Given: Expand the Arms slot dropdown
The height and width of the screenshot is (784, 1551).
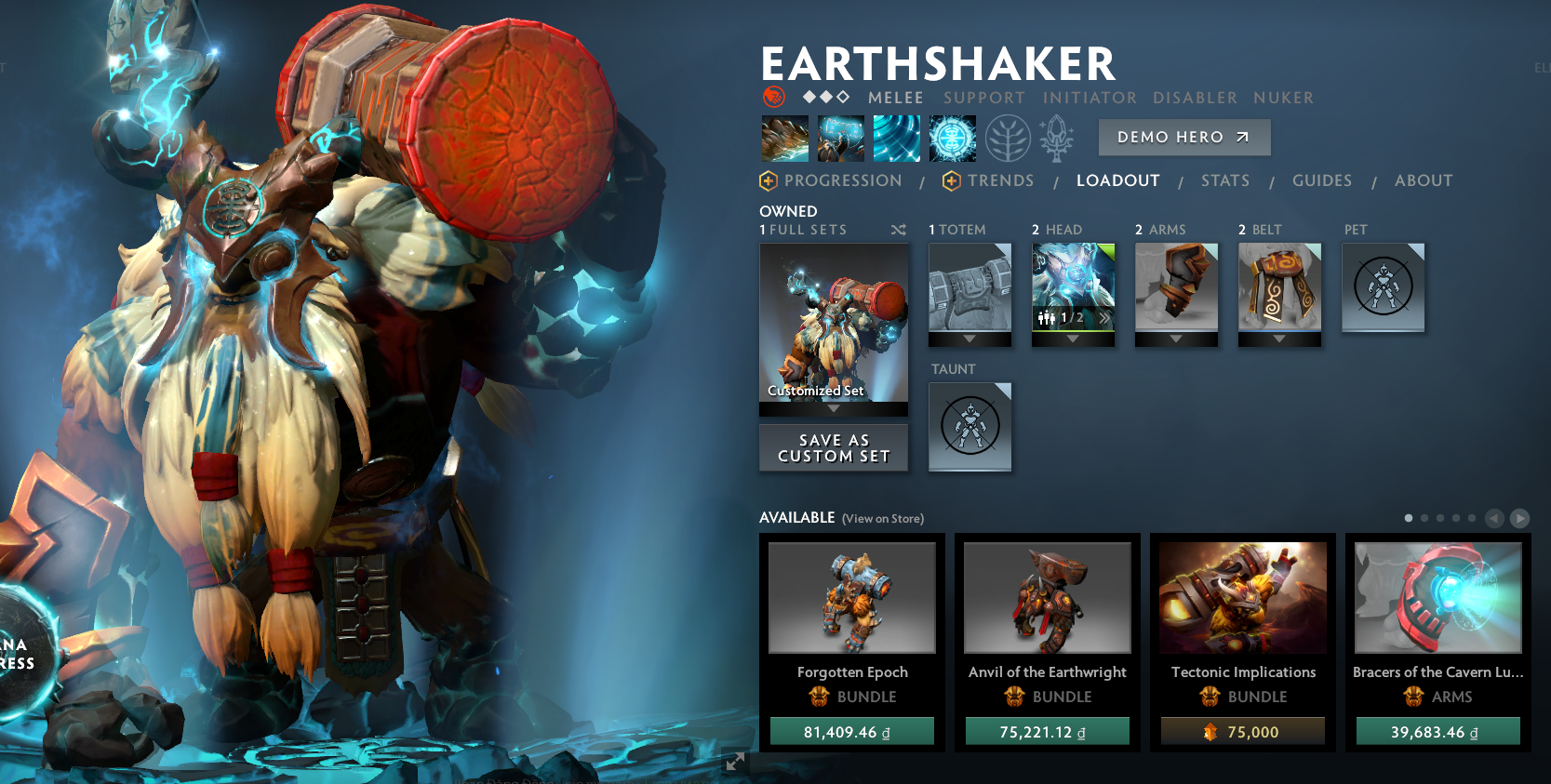Looking at the screenshot, I should pos(1176,338).
